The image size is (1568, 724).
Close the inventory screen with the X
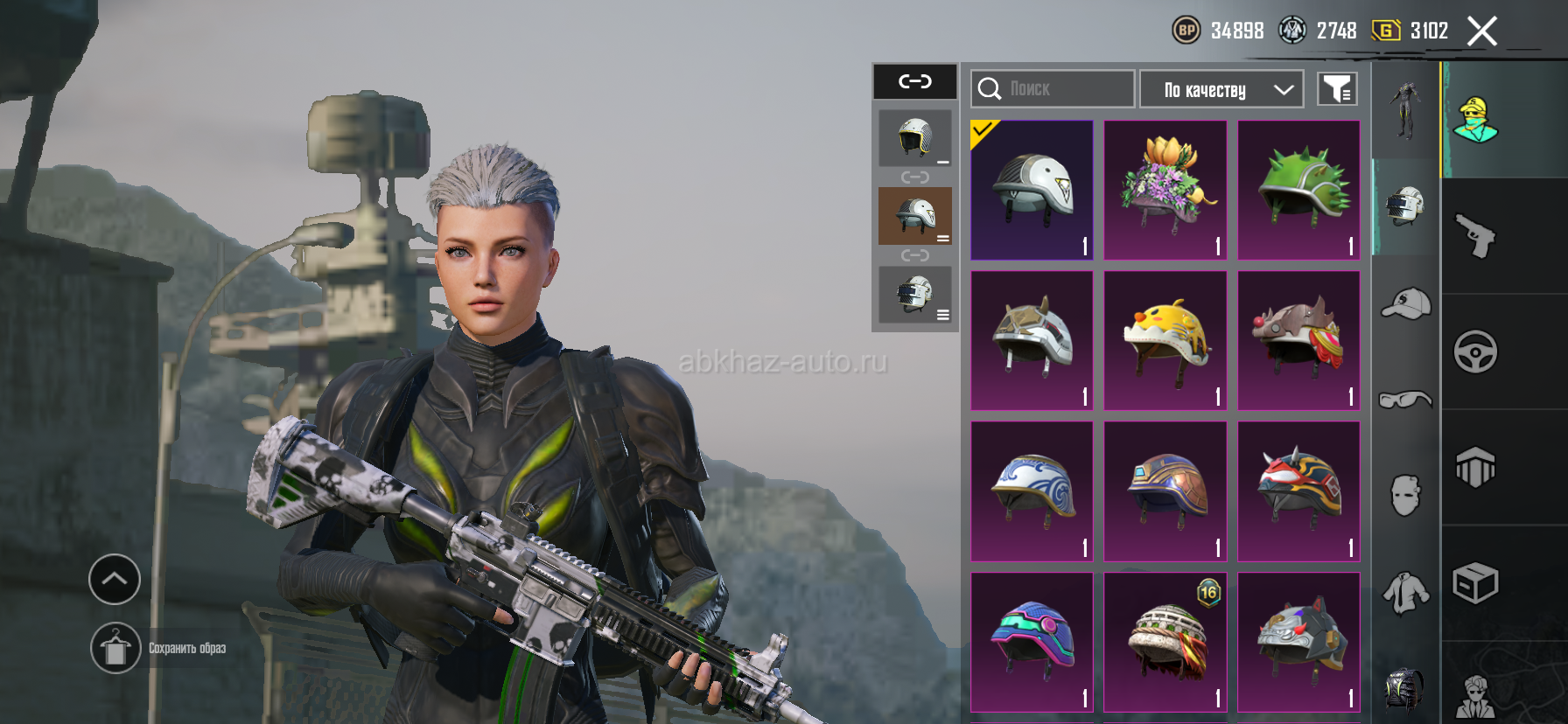pyautogui.click(x=1481, y=31)
